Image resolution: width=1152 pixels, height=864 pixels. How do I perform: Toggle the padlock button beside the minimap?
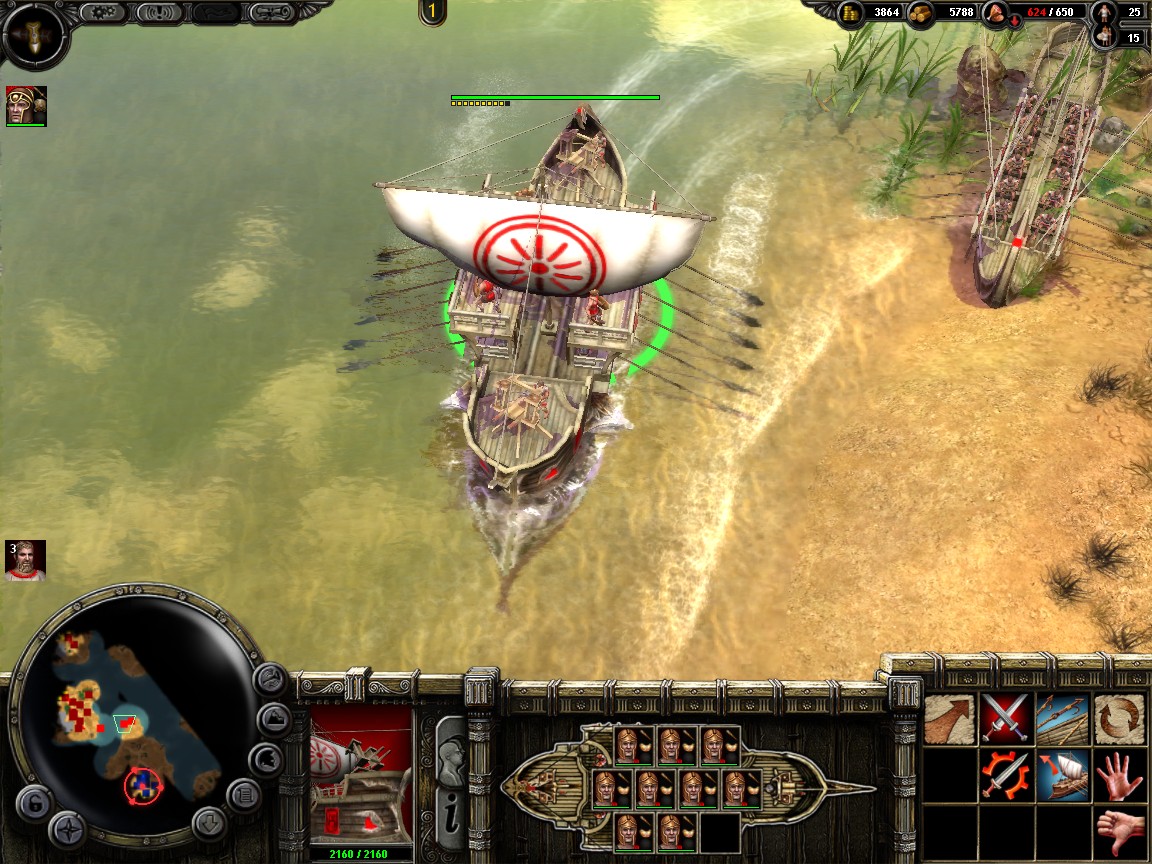(x=33, y=804)
